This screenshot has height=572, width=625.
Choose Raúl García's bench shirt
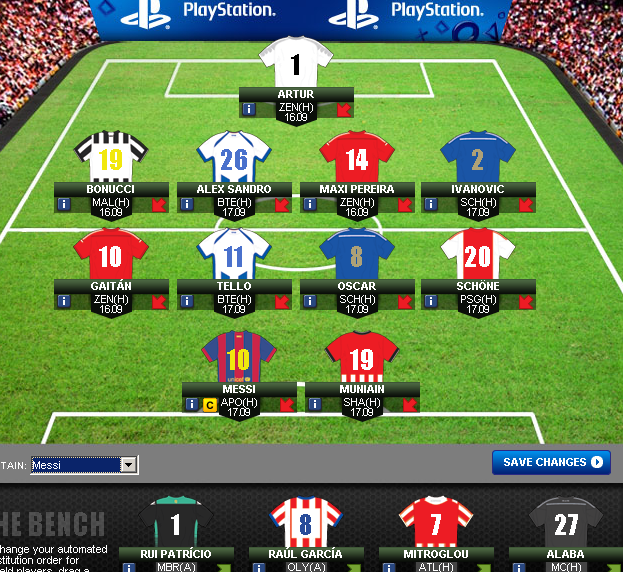(x=306, y=521)
